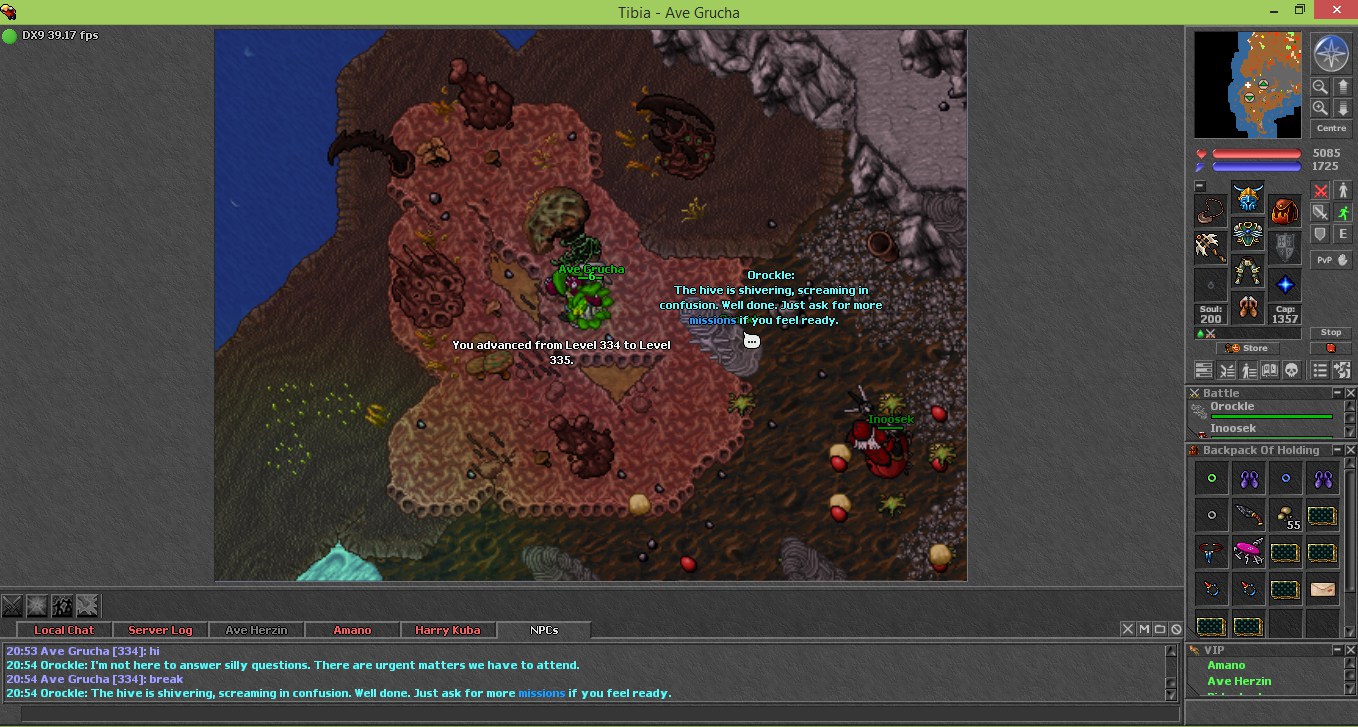Switch to the Local Chat tab
1358x727 pixels.
[x=64, y=630]
